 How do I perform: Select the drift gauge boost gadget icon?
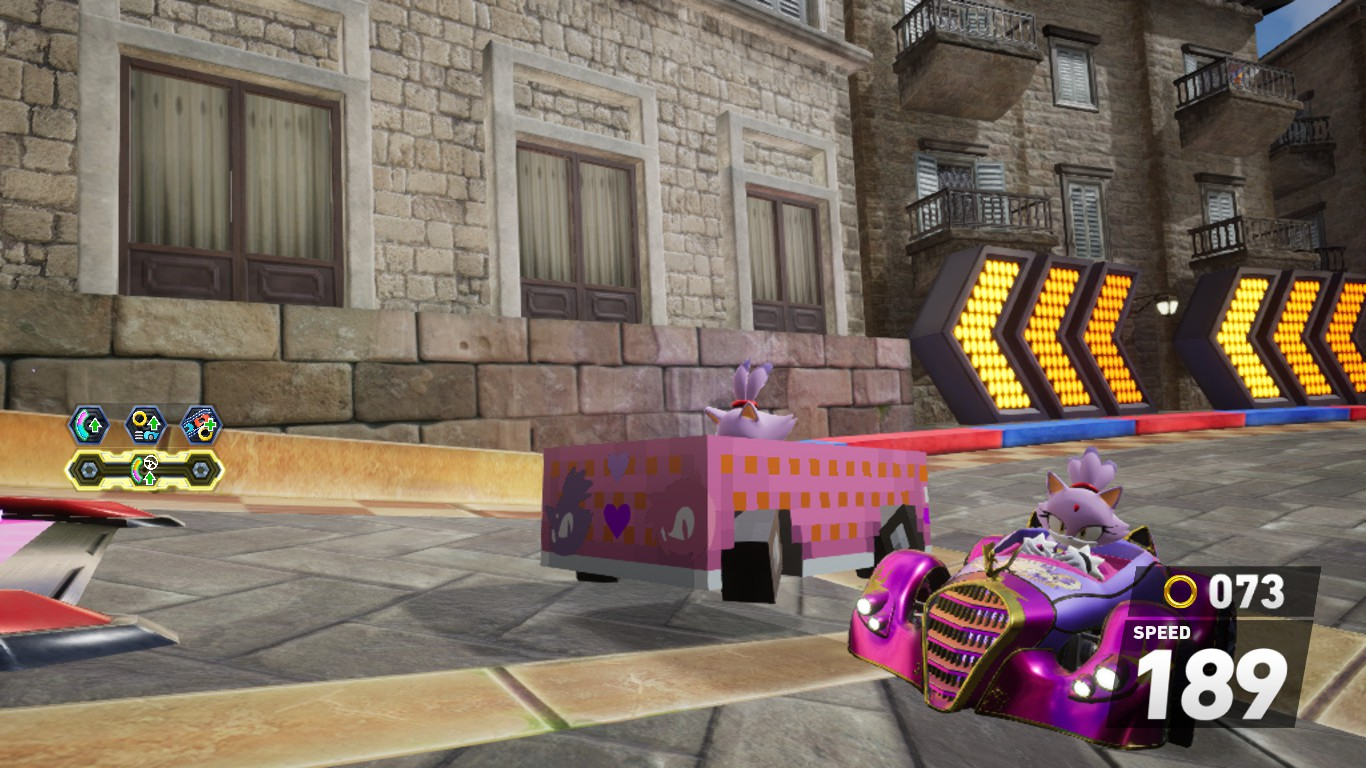tap(88, 425)
